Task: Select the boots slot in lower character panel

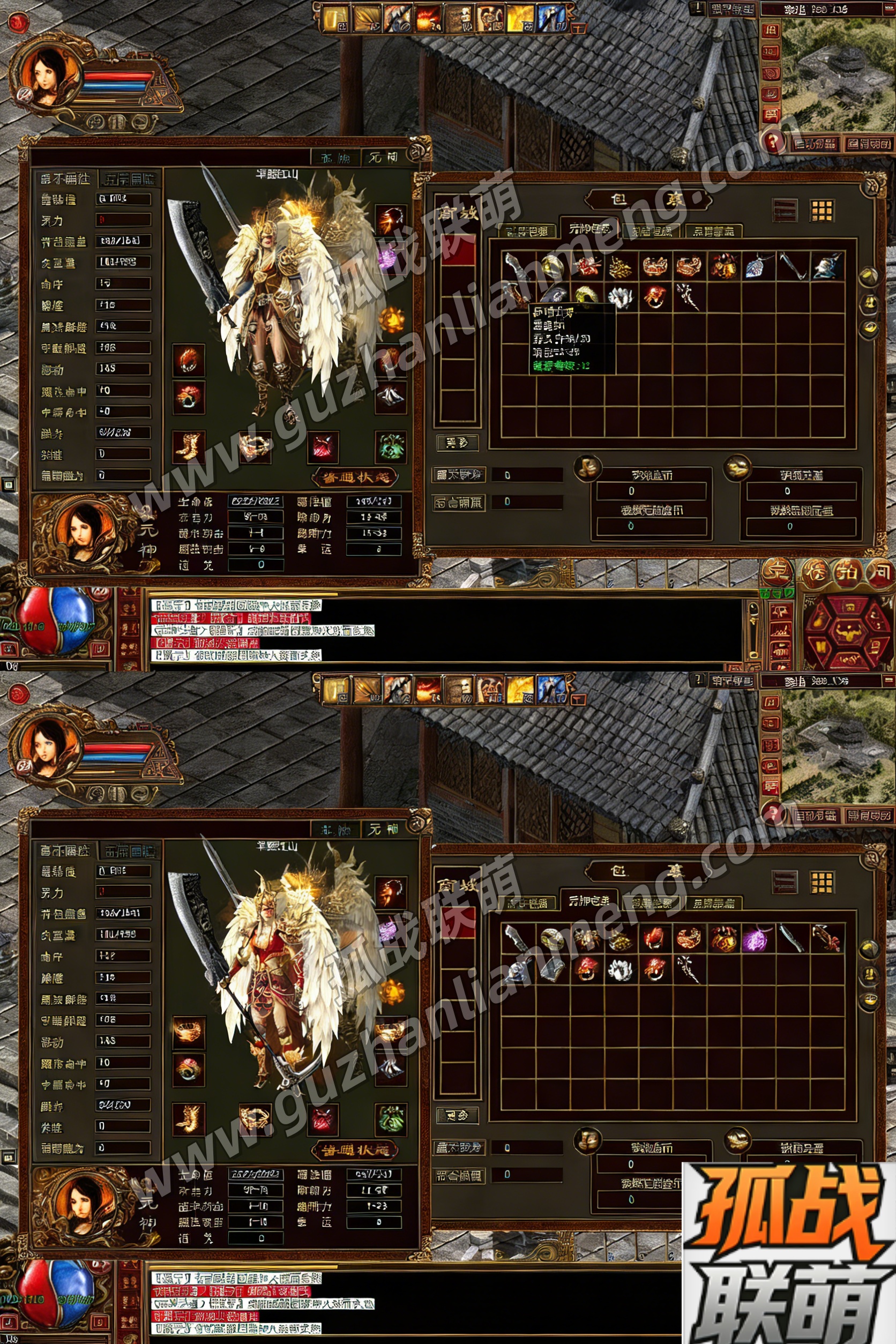Action: [189, 1119]
